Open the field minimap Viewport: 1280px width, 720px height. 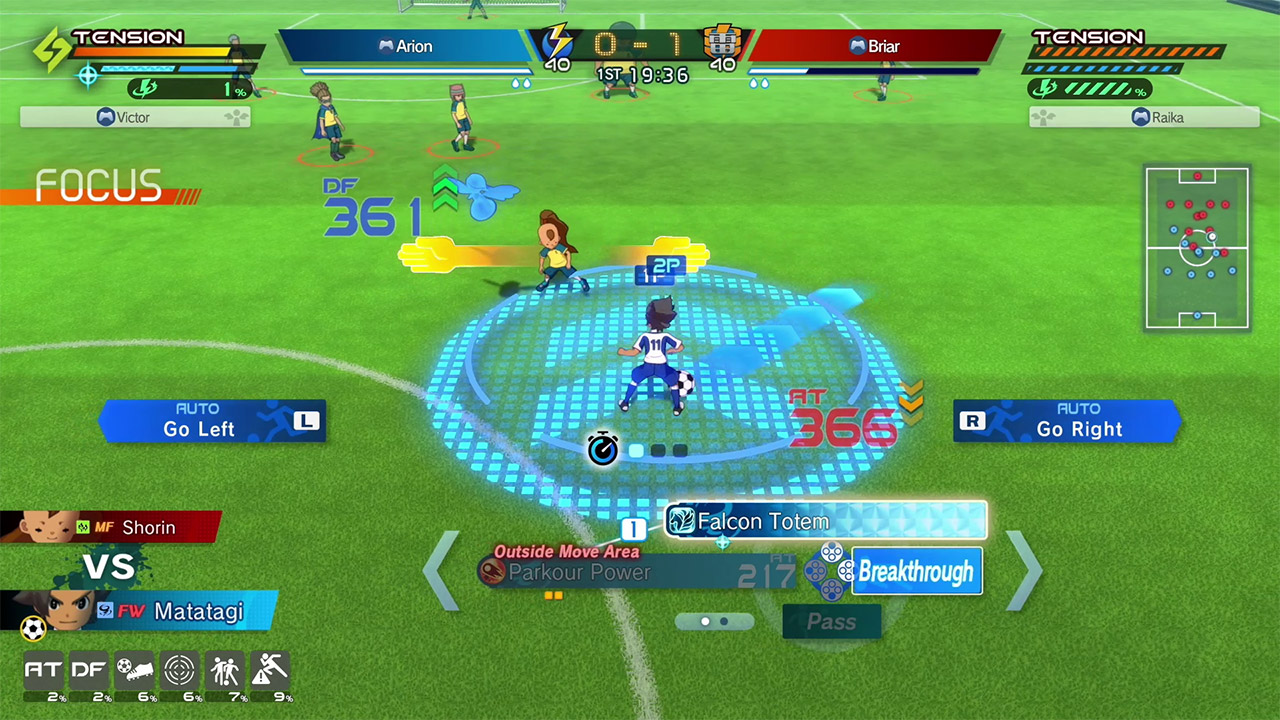tap(1197, 248)
